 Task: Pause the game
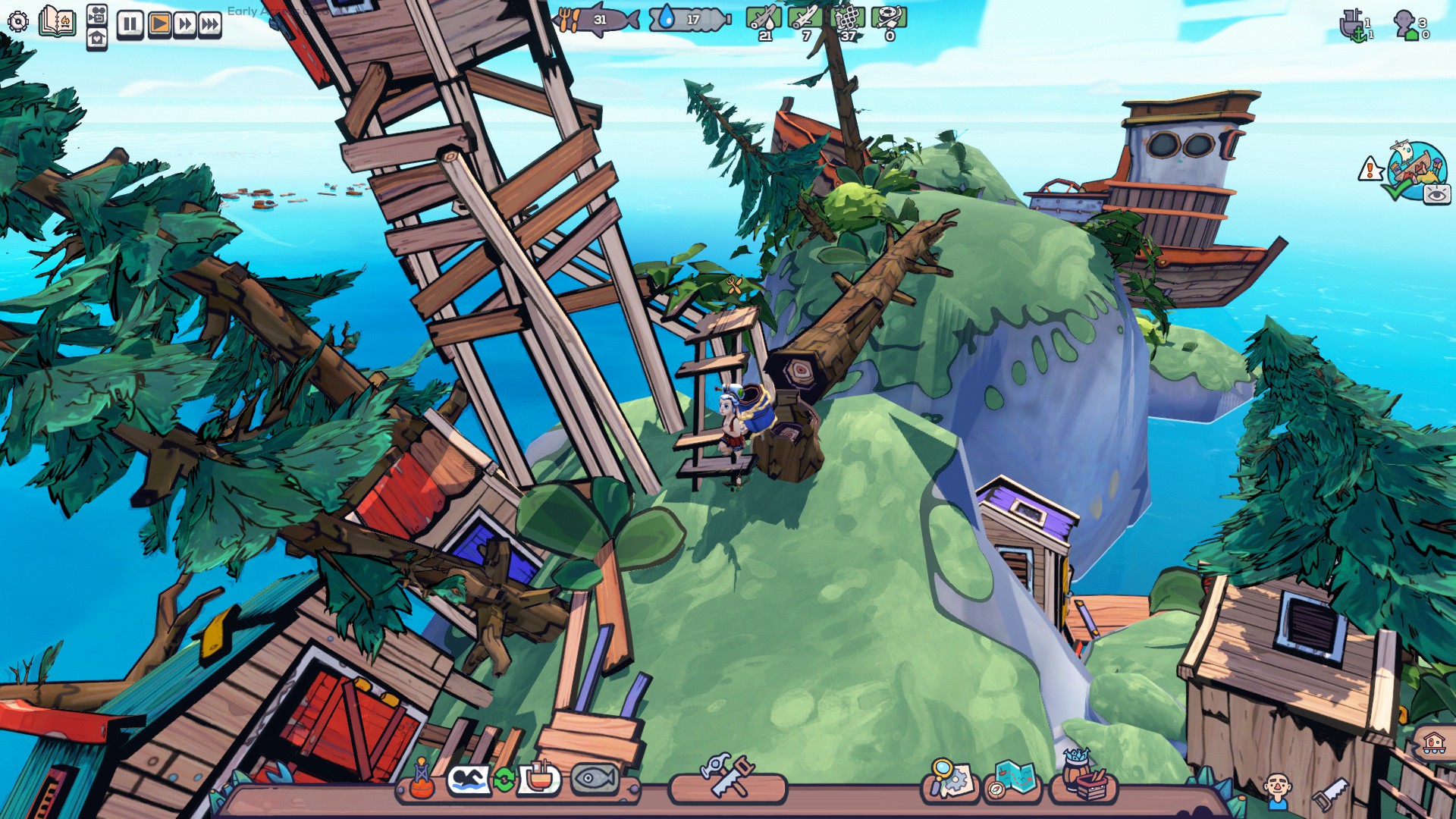click(x=130, y=24)
